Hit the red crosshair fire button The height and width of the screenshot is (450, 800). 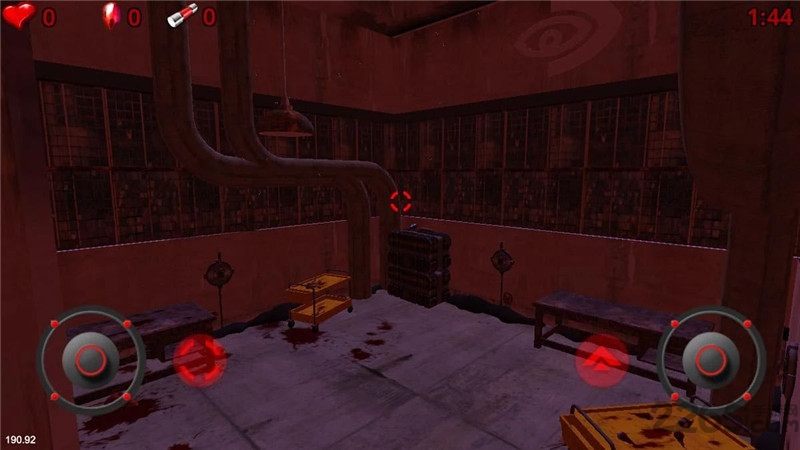click(x=198, y=359)
